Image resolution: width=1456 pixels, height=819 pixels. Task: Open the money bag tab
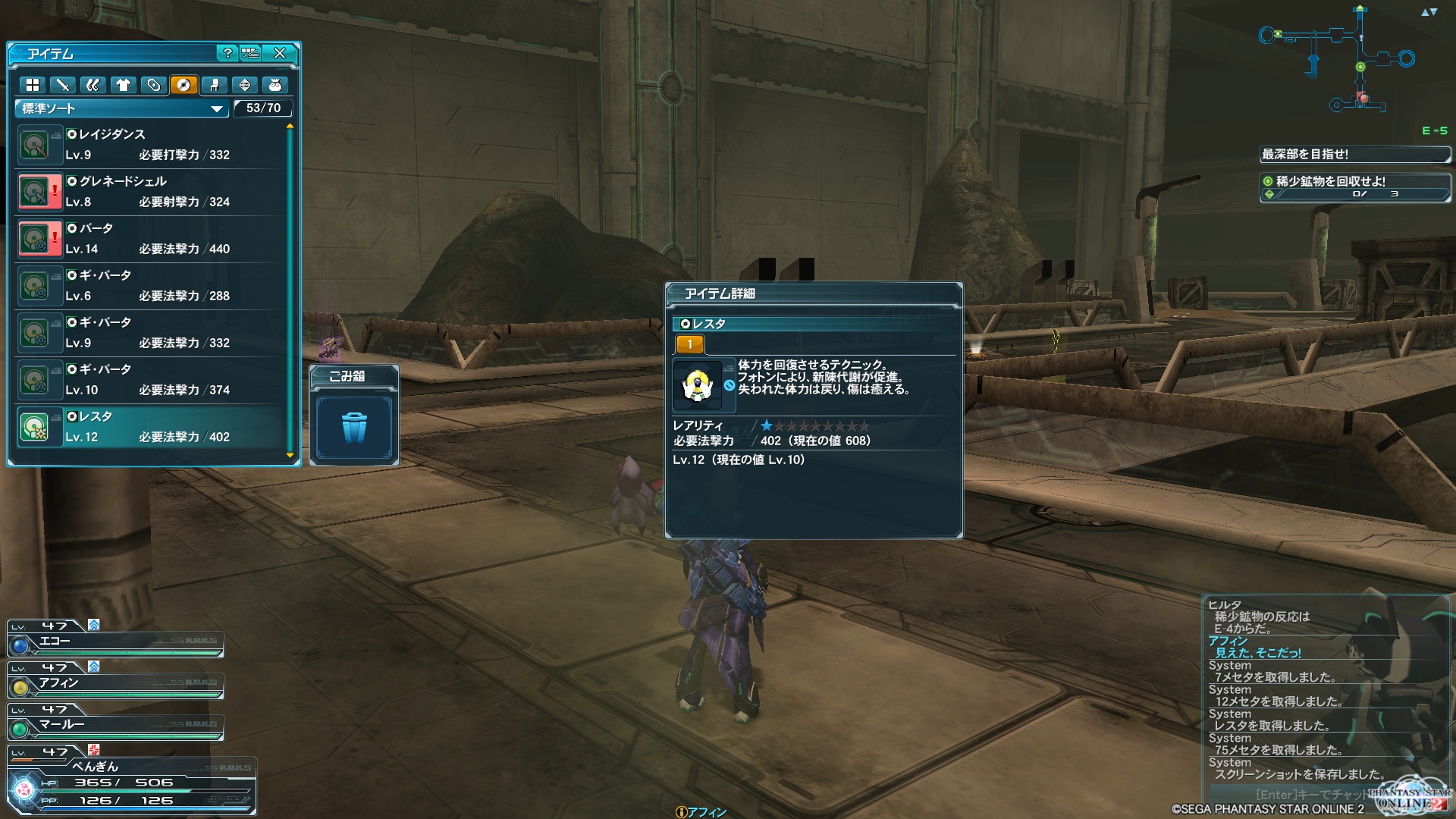click(275, 85)
